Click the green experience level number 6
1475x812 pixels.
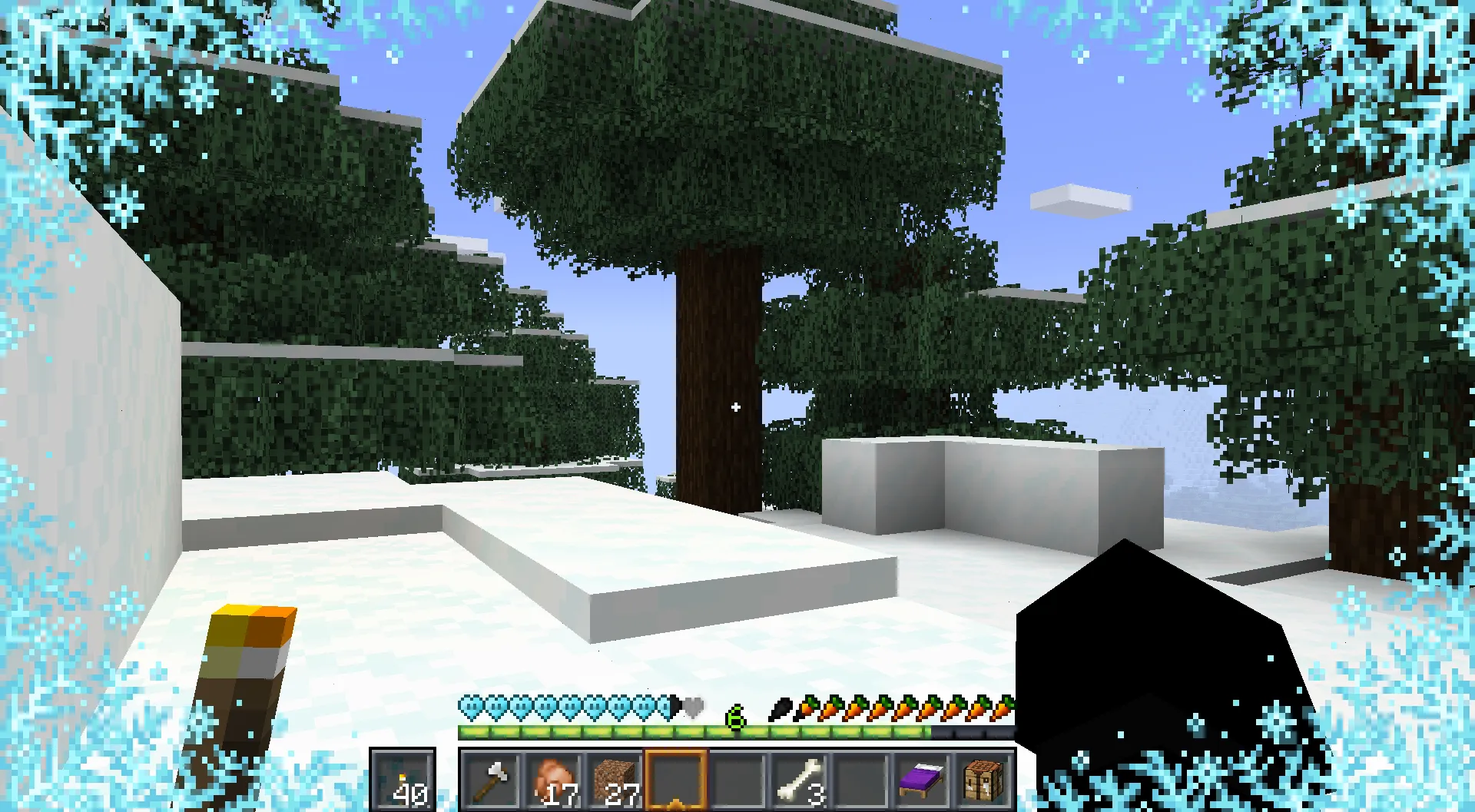pyautogui.click(x=734, y=715)
